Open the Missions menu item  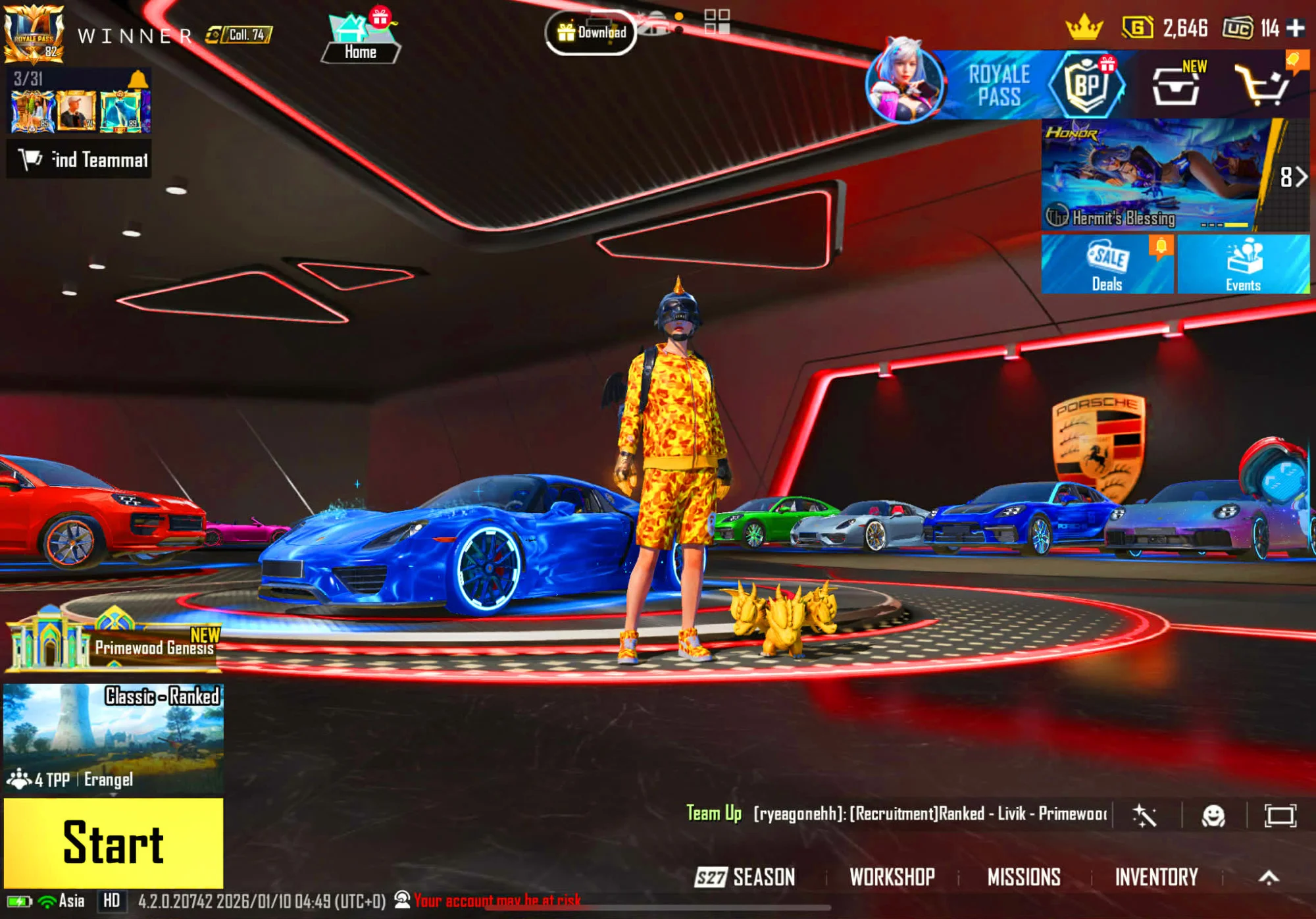pos(1024,877)
